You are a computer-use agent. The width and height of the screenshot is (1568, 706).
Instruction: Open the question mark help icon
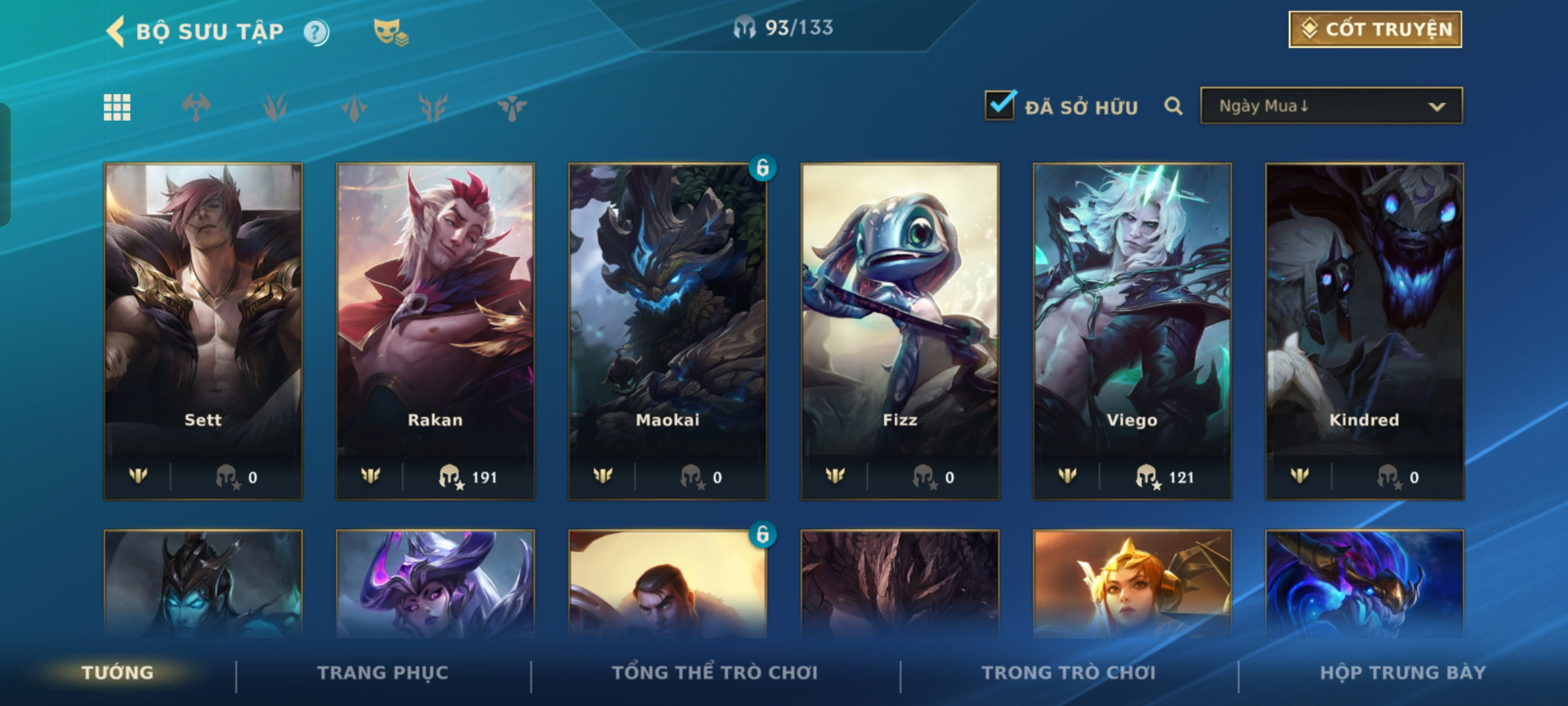(316, 32)
